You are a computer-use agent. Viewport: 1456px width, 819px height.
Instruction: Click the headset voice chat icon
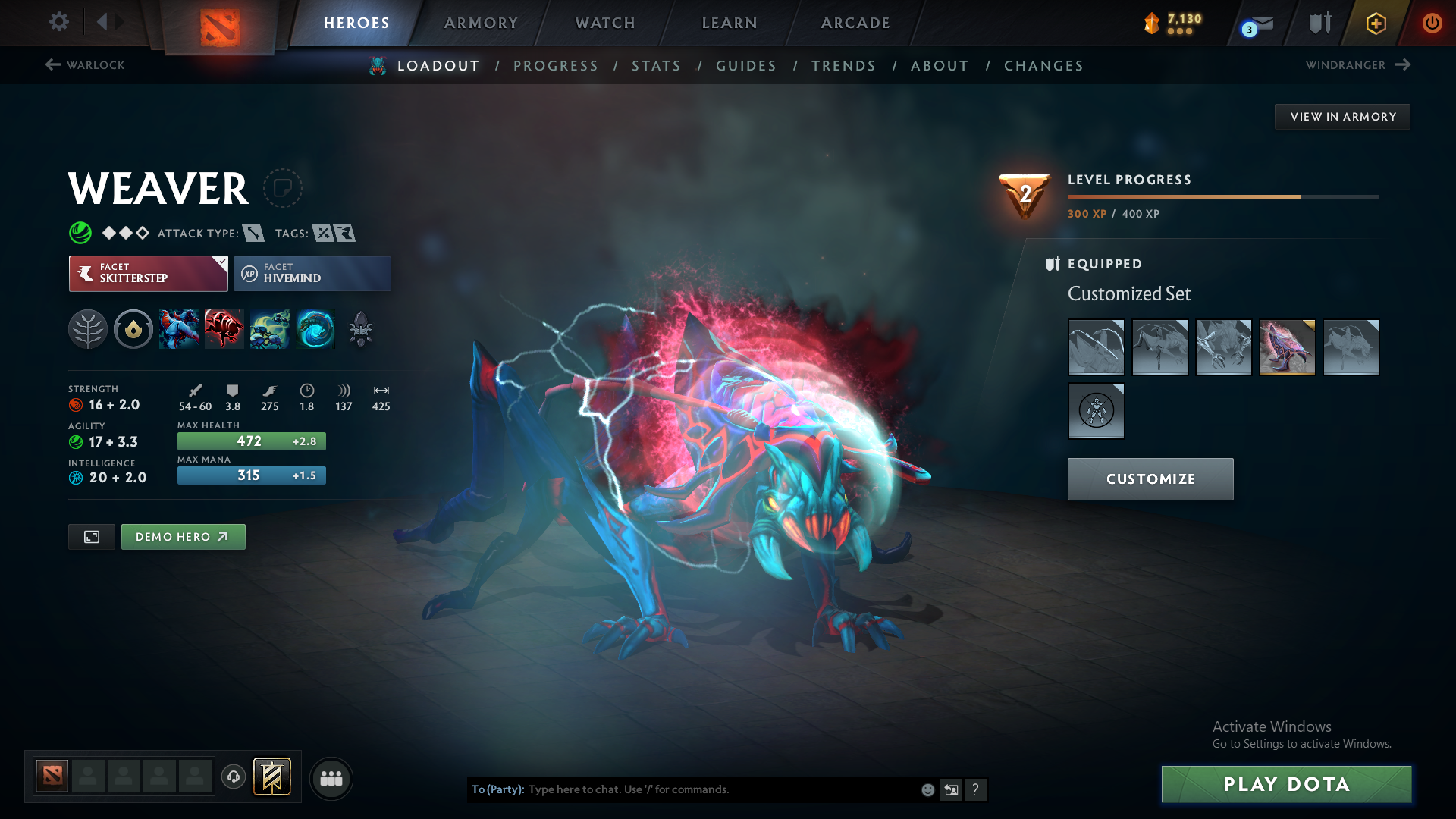(234, 778)
